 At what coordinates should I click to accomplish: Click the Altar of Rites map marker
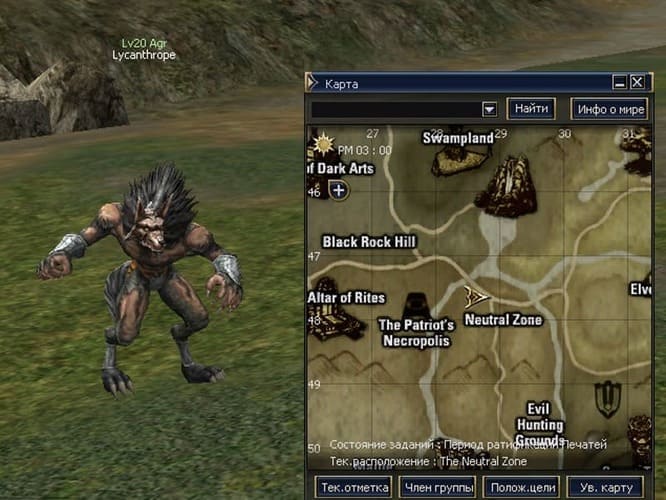pos(348,298)
